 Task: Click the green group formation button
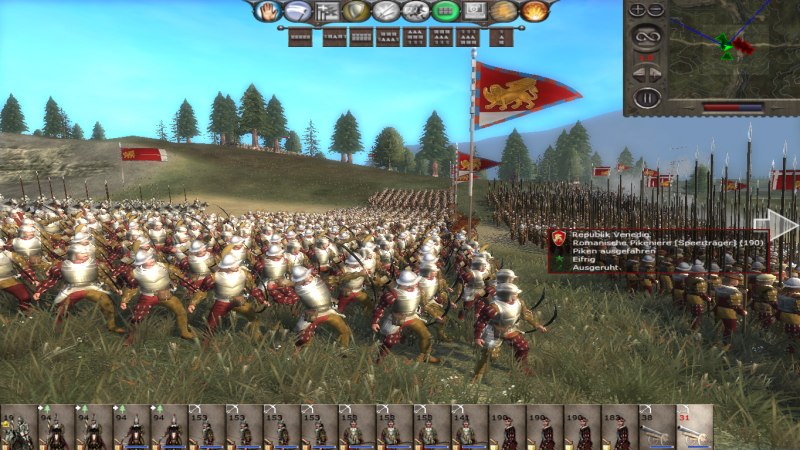445,12
